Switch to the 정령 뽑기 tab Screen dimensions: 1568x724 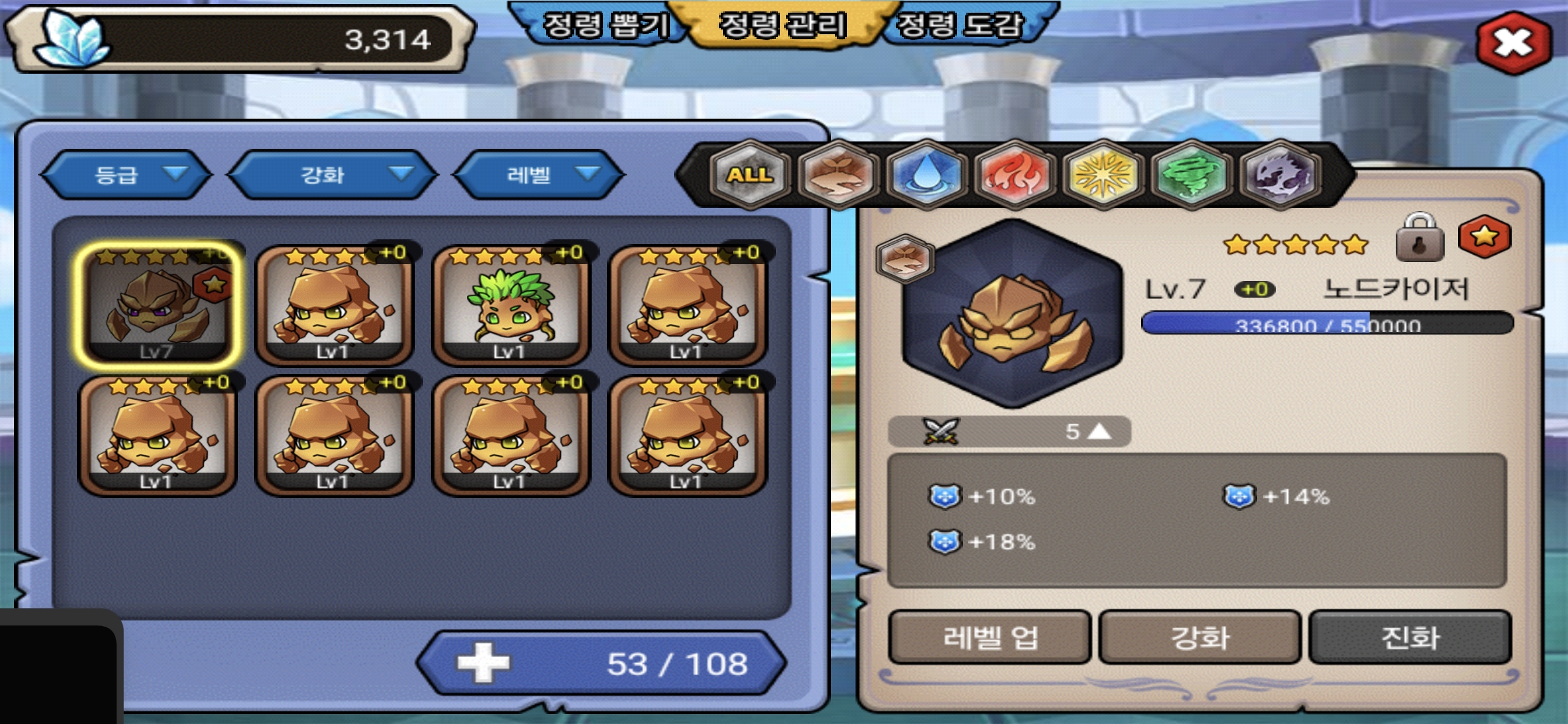coord(604,25)
